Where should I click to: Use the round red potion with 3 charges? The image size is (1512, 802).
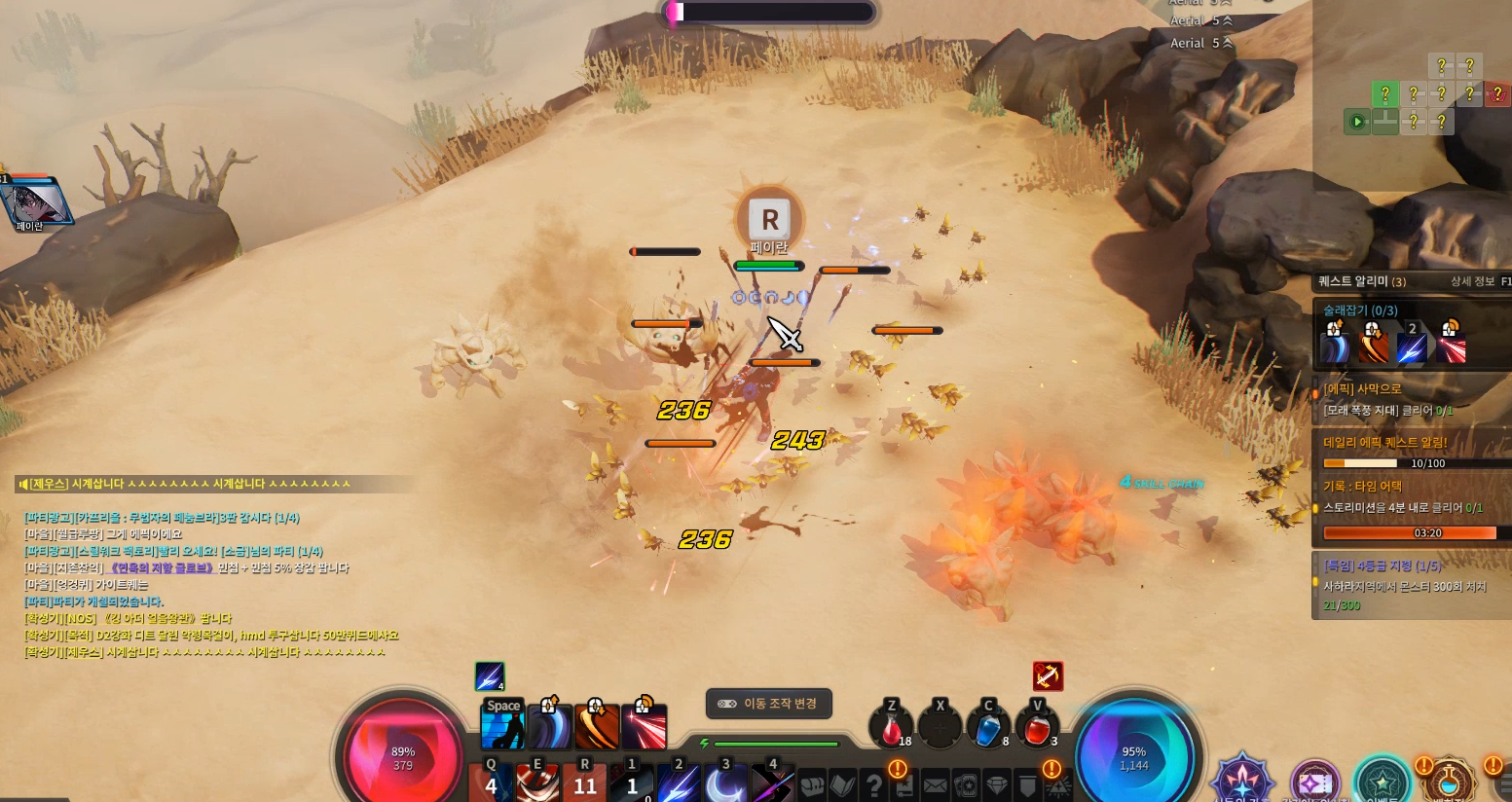pos(1036,728)
